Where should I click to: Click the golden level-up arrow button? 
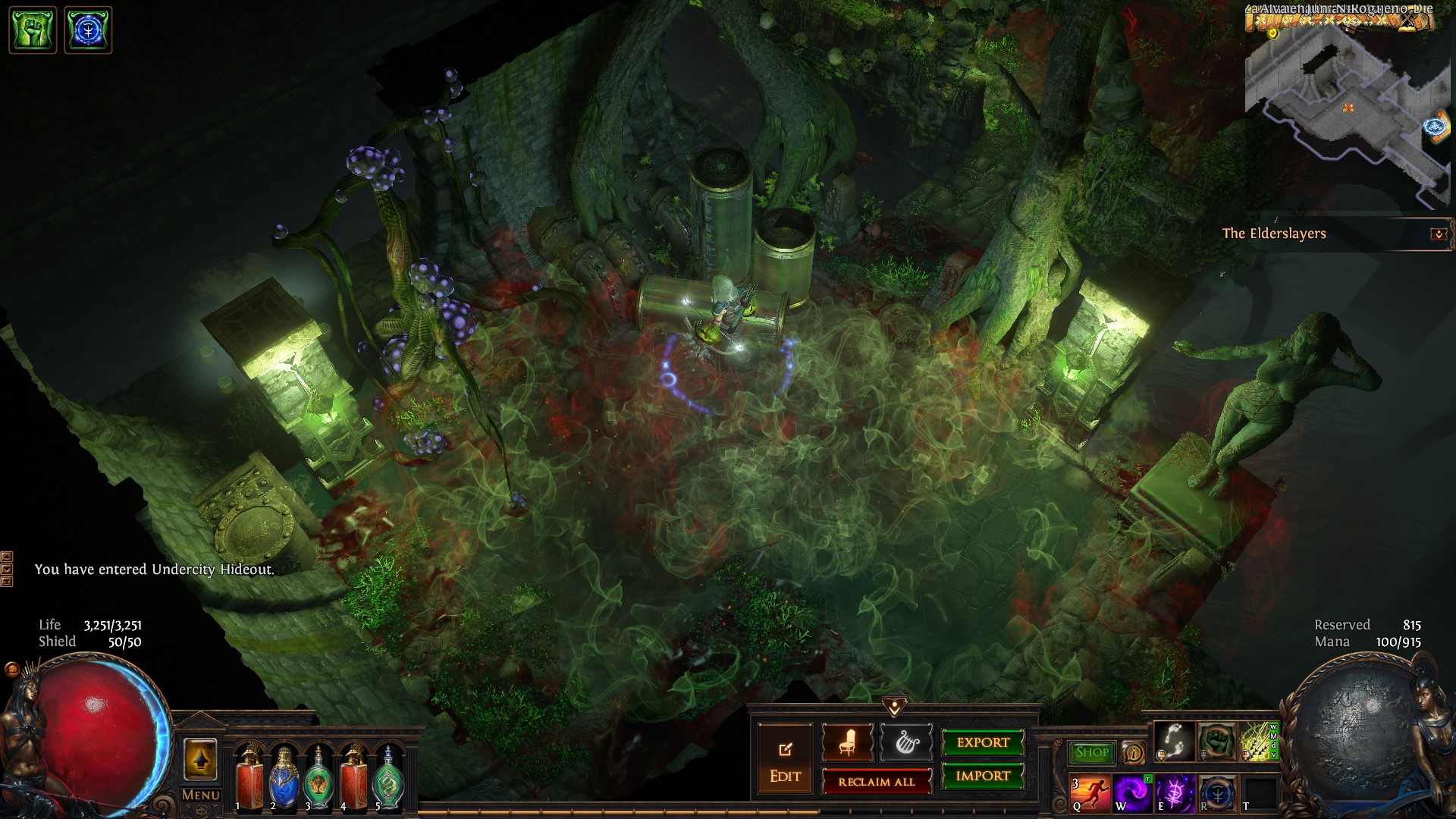(200, 759)
